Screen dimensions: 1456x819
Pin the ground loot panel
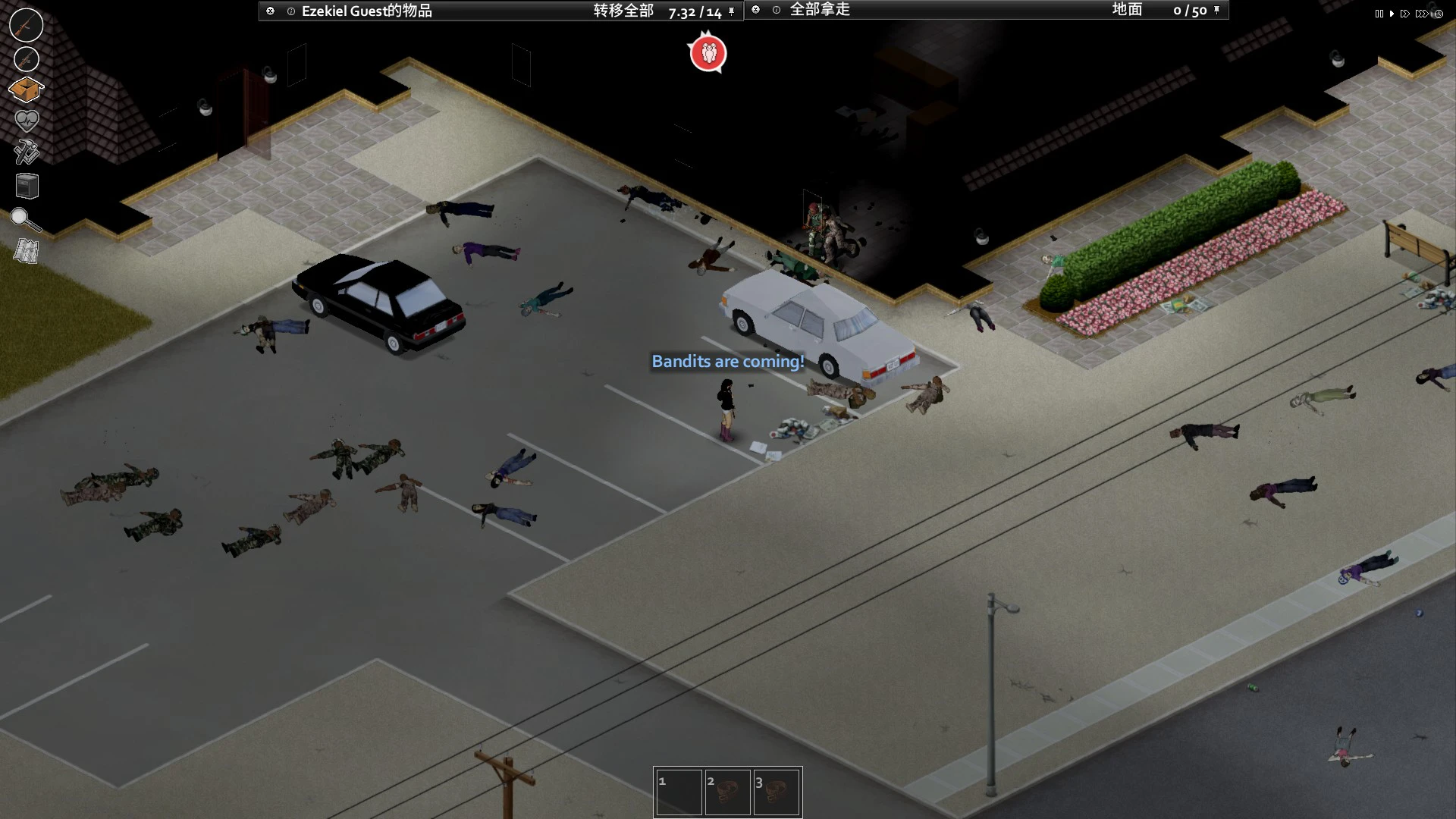pyautogui.click(x=1216, y=10)
